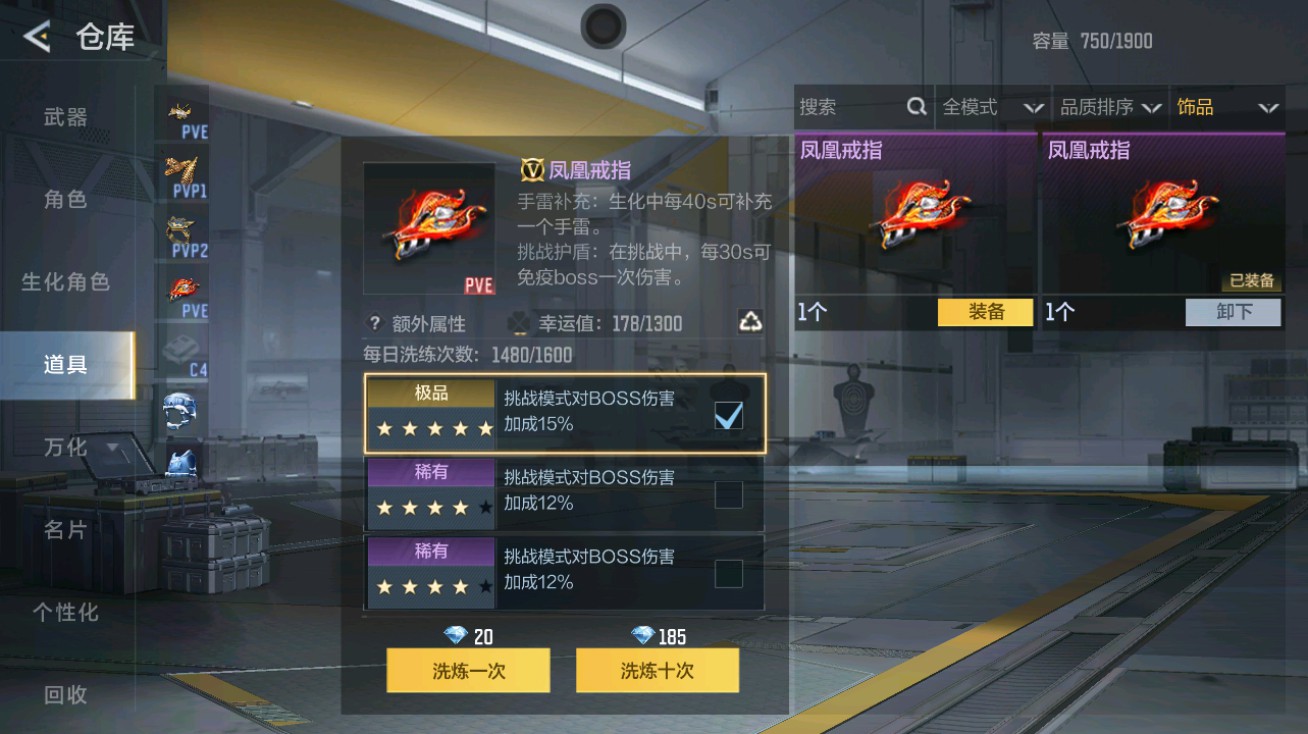1308x734 pixels.
Task: Click the search magnifier icon
Action: [916, 106]
